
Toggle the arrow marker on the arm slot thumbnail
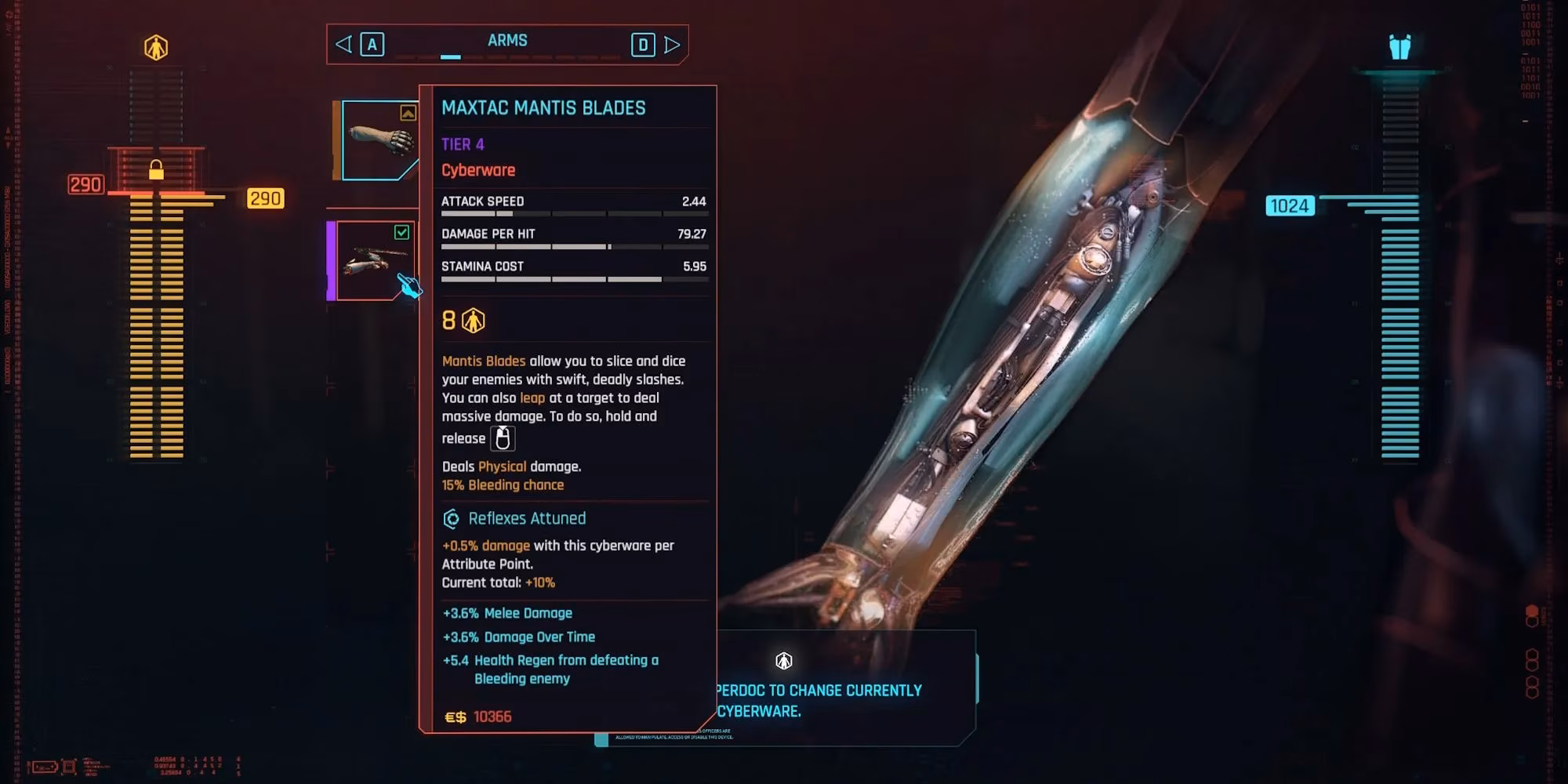click(407, 113)
